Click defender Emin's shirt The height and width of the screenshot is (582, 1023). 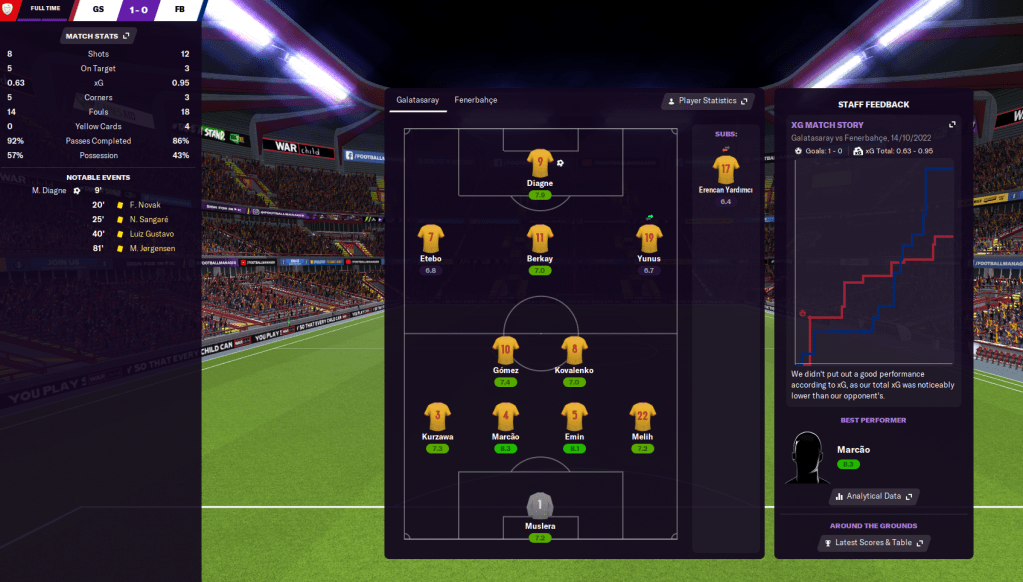pos(574,416)
